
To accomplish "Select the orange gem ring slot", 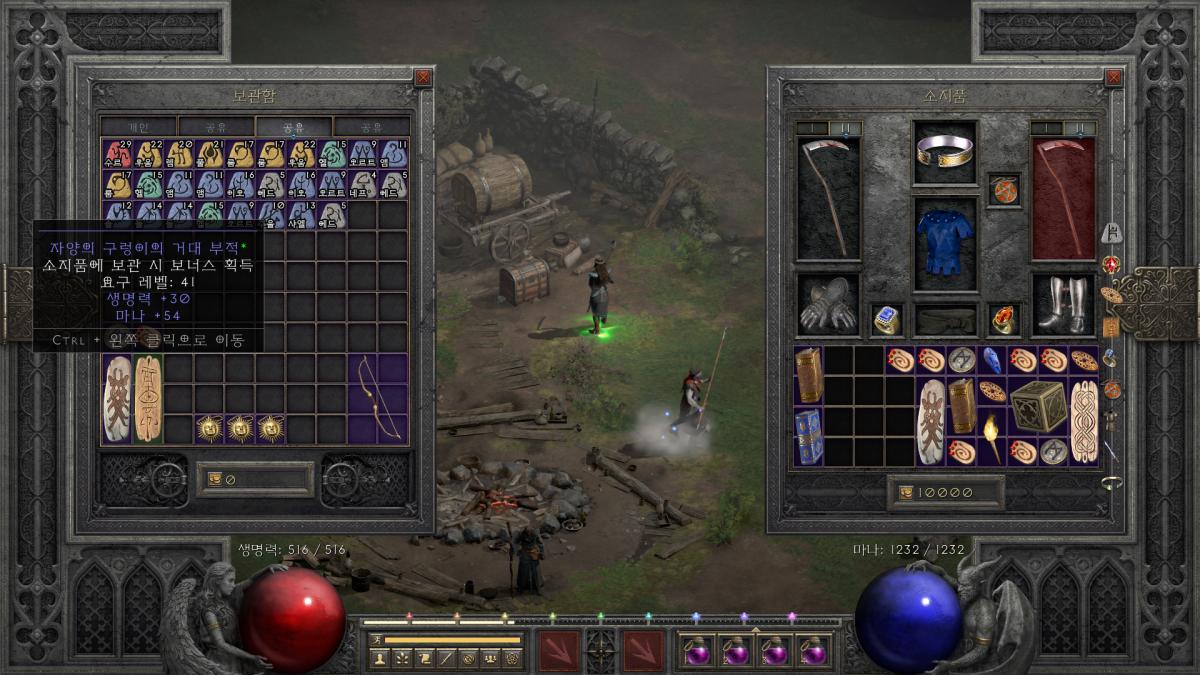I will point(1004,319).
